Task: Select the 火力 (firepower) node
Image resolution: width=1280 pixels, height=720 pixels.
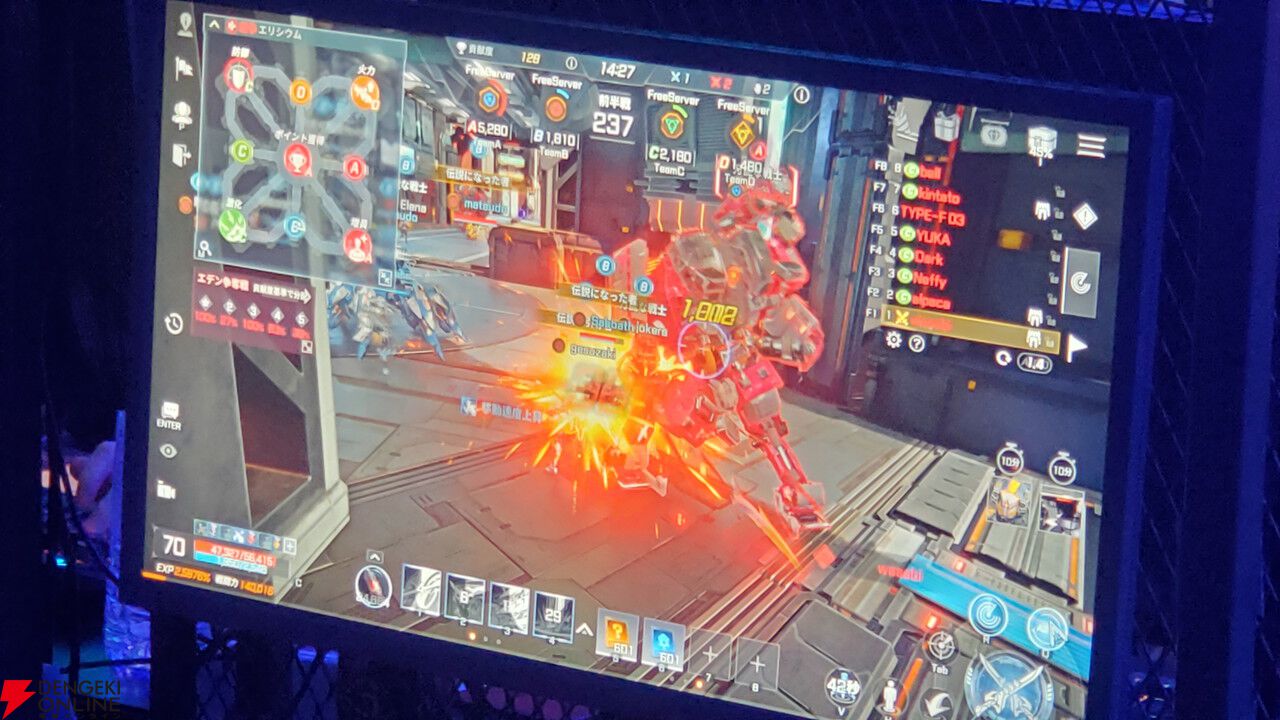Action: click(x=364, y=91)
